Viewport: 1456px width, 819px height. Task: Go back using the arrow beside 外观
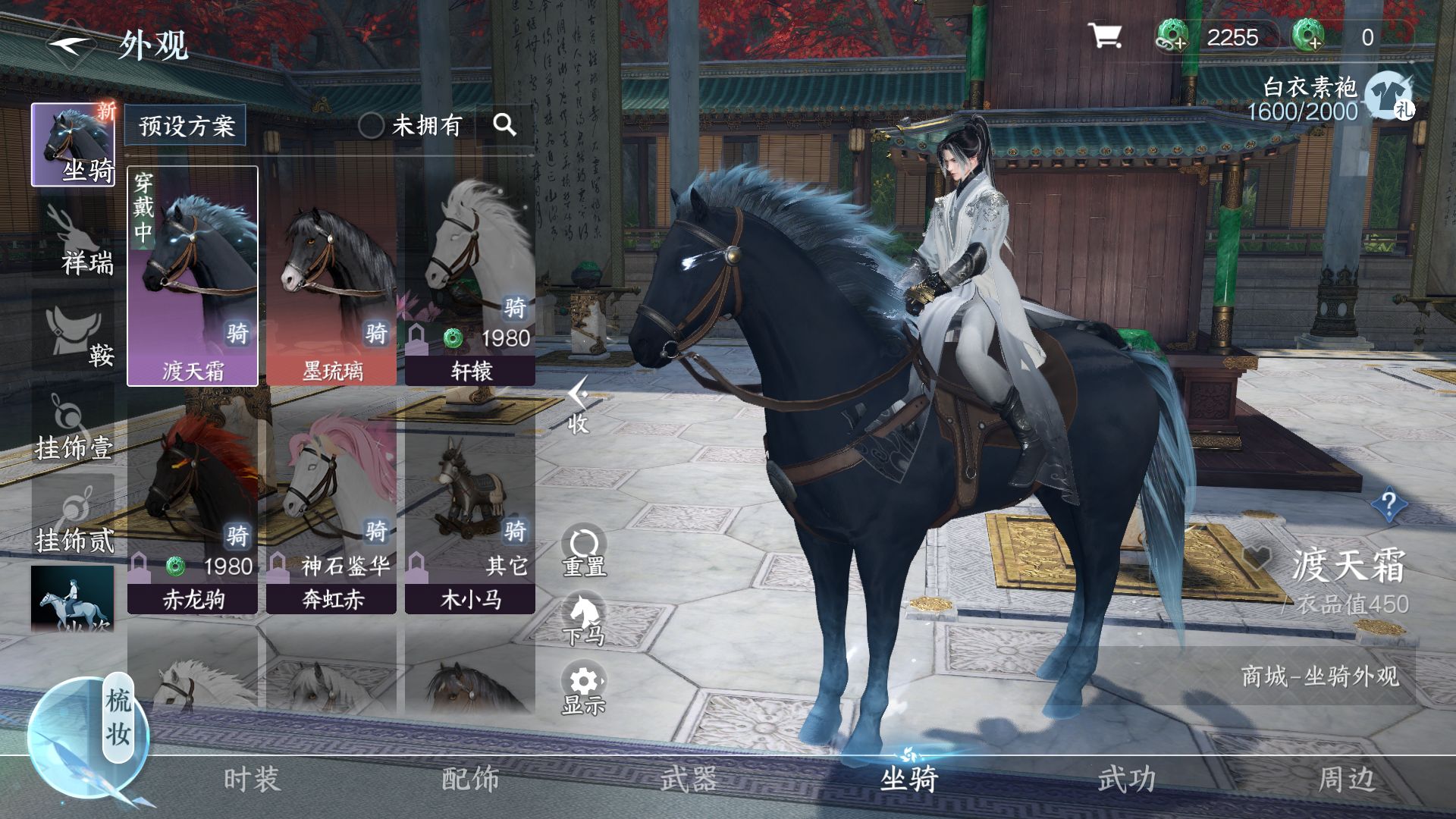71,44
